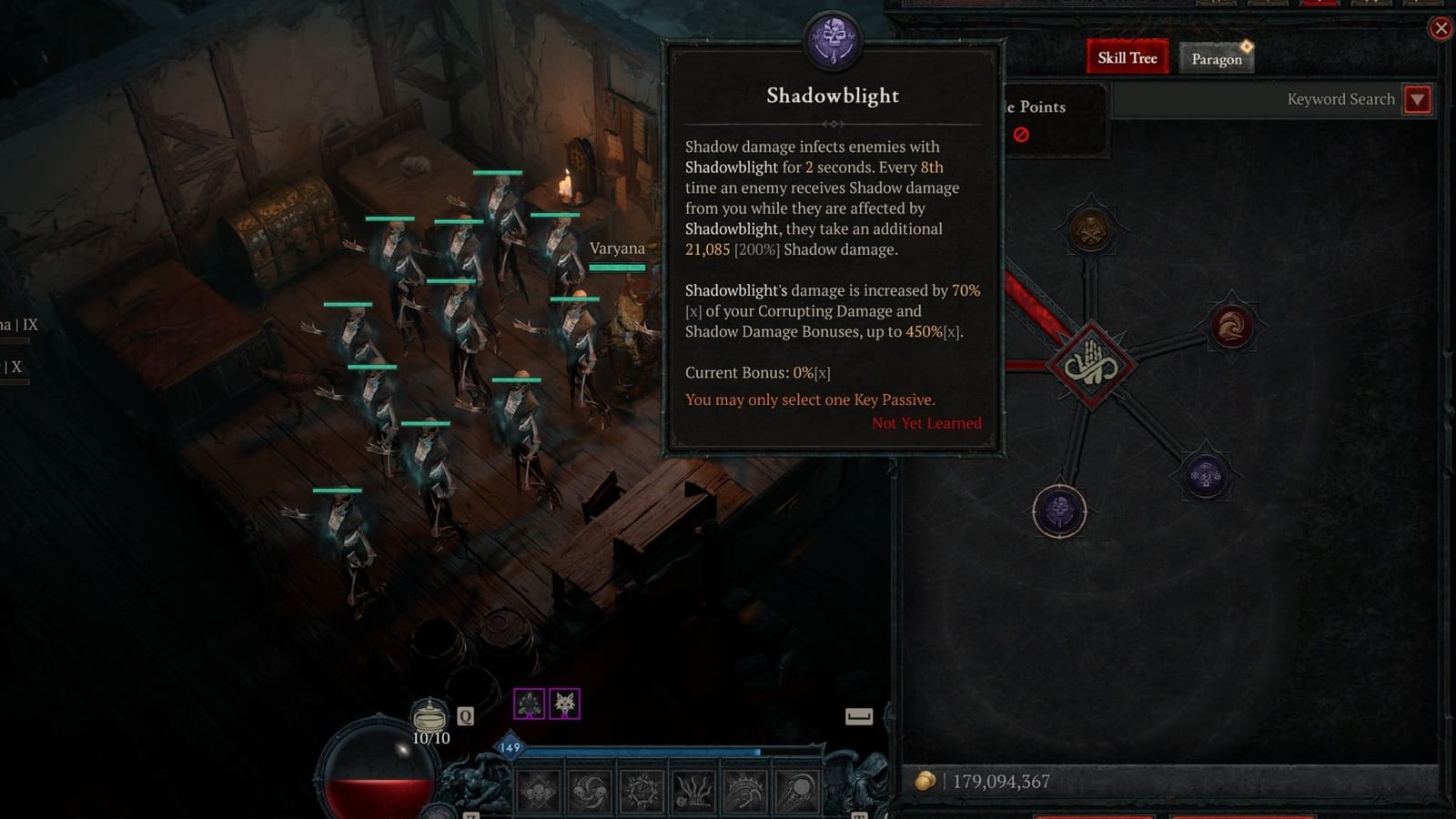
Task: Select the Shadowblight key passive node
Action: (1090, 365)
